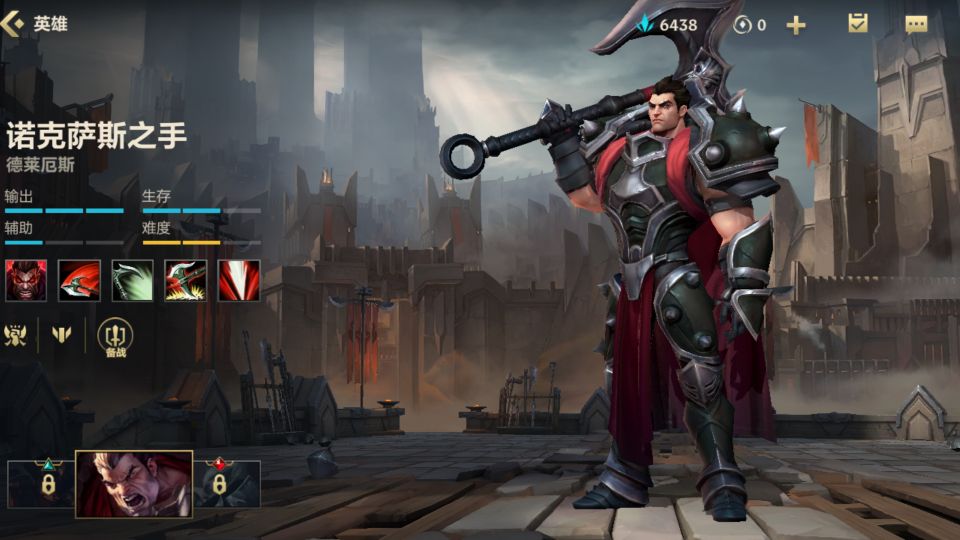The image size is (960, 540).
Task: Select the locked skin with teal gem
Action: click(x=46, y=483)
